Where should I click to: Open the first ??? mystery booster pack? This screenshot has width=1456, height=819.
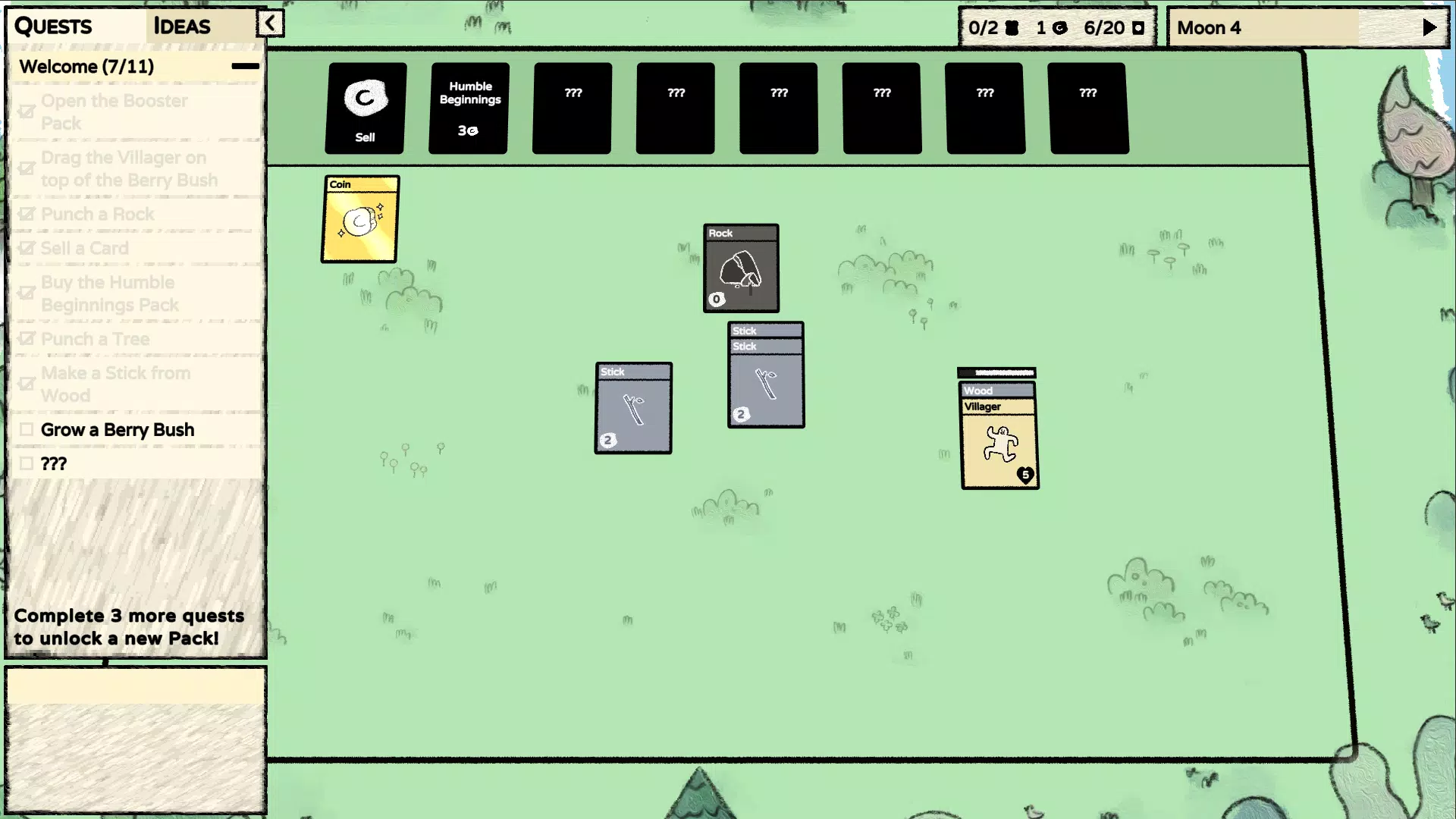[571, 107]
